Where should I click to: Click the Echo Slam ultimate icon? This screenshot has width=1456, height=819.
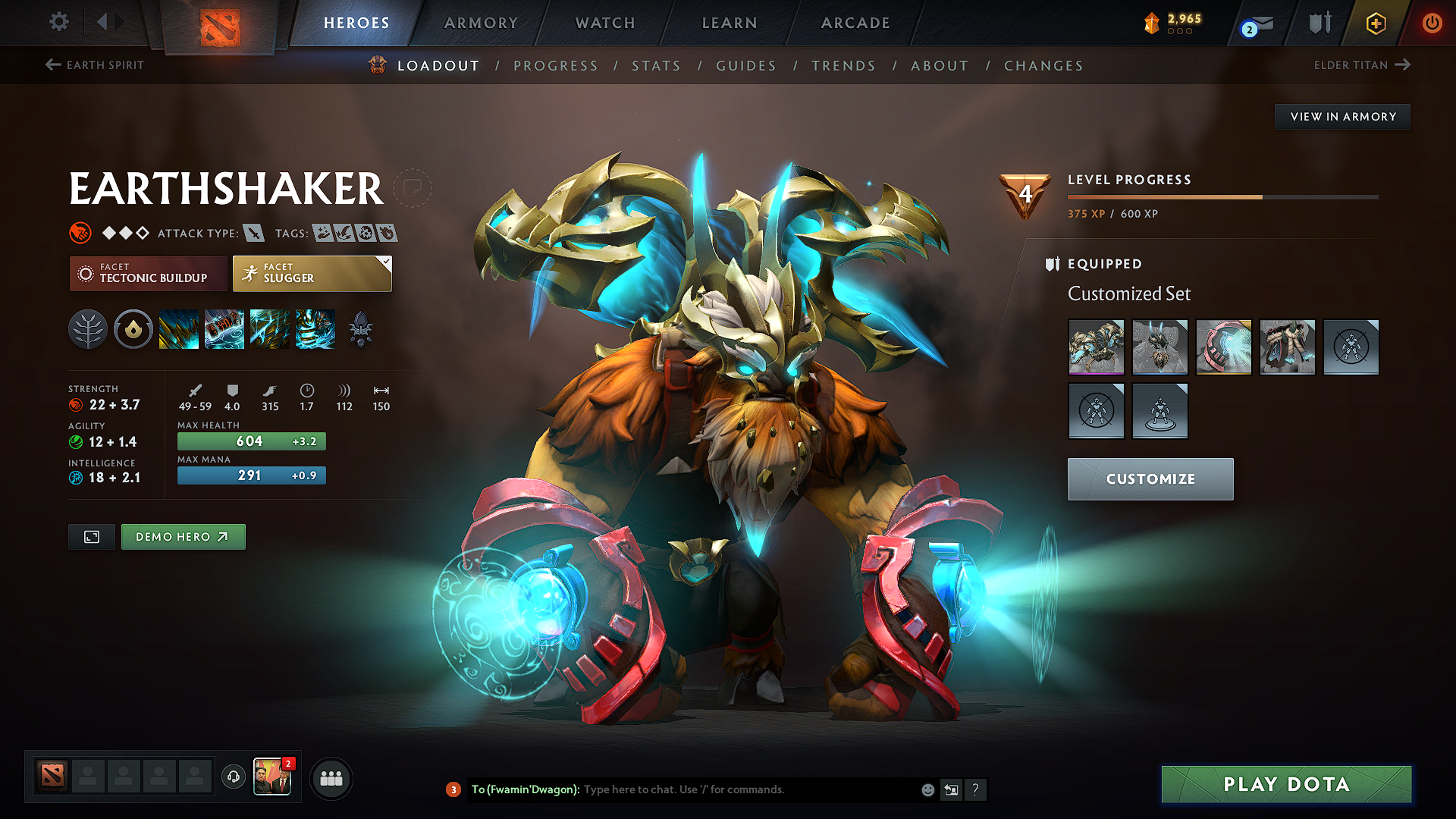click(315, 329)
